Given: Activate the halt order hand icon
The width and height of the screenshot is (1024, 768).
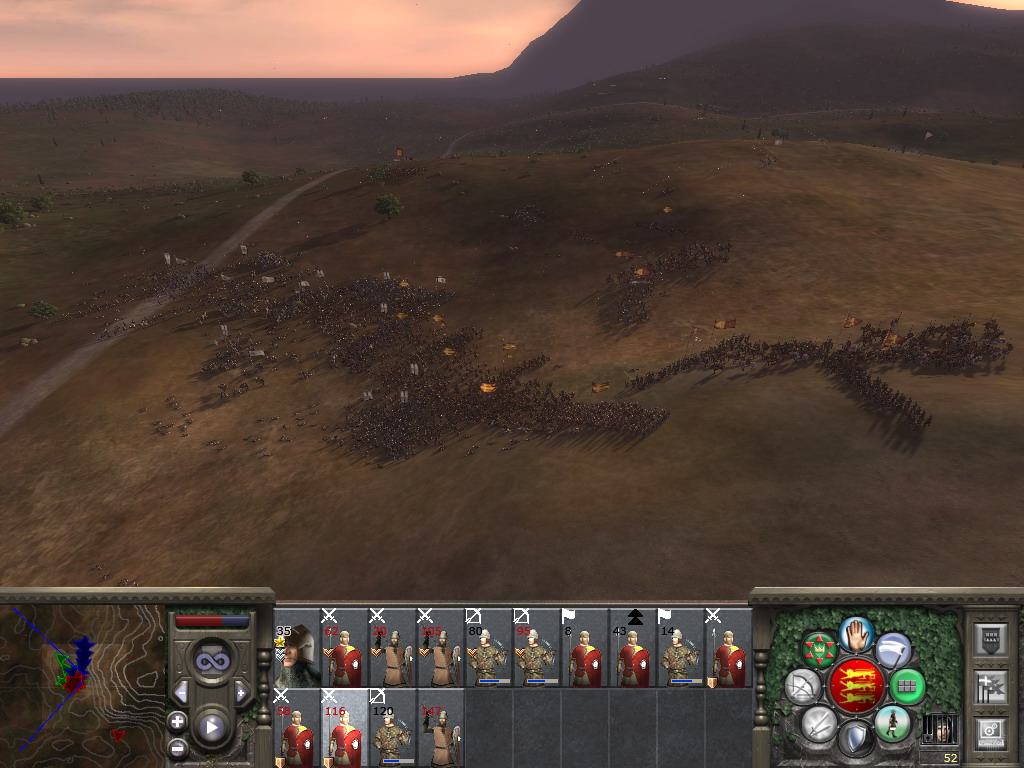Looking at the screenshot, I should coord(855,633).
